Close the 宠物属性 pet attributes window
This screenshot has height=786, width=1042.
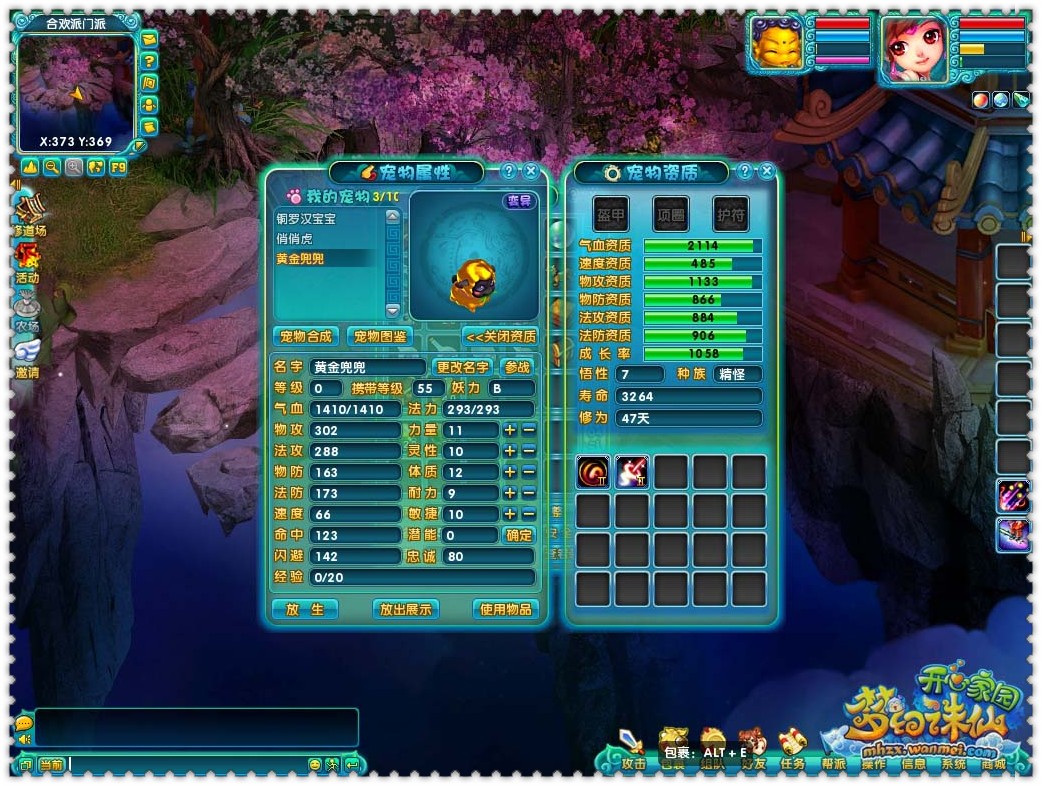(x=531, y=171)
